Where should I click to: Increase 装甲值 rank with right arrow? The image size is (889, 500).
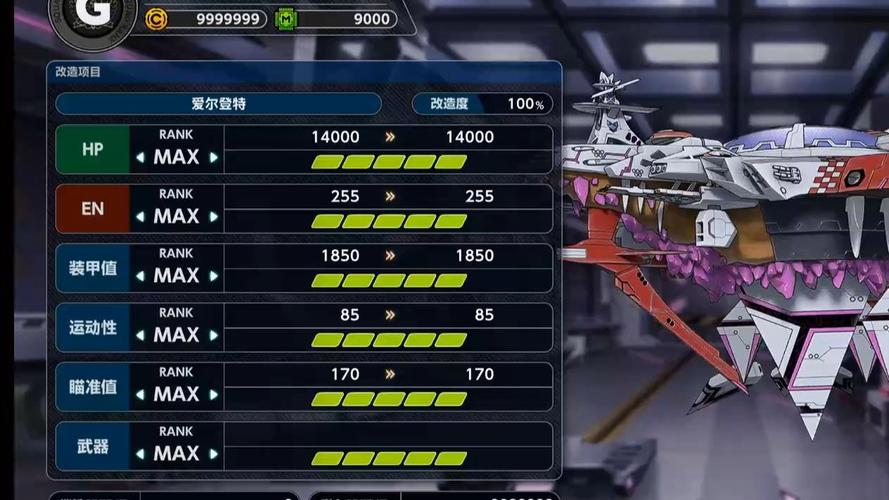tap(213, 276)
